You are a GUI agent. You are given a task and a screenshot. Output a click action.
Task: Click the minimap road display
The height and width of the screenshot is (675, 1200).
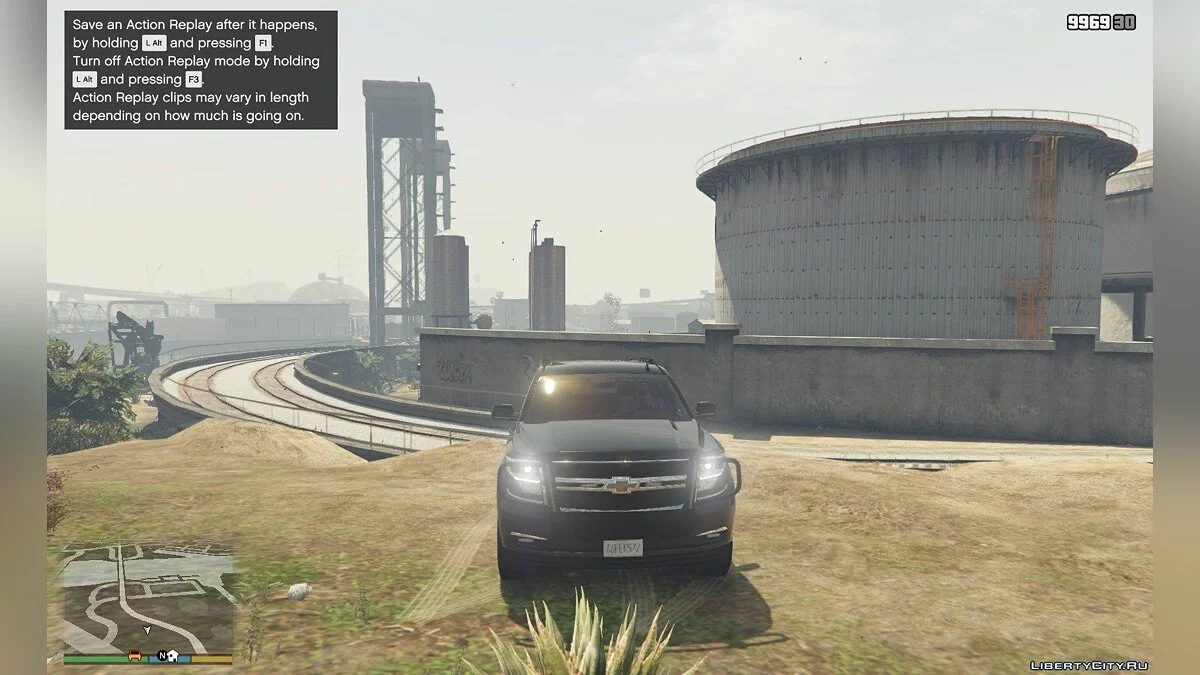point(148,597)
